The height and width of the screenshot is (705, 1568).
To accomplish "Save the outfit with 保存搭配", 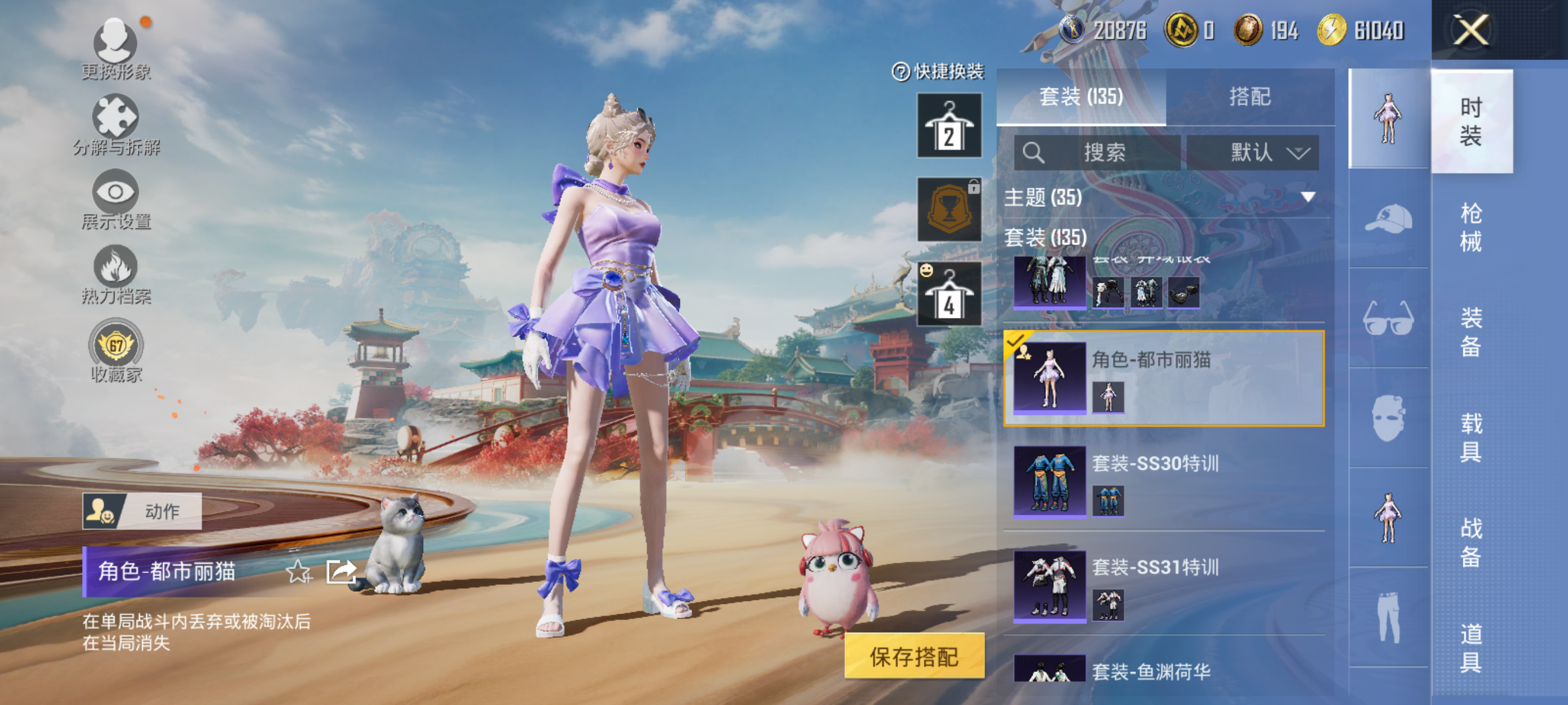I will coord(914,656).
